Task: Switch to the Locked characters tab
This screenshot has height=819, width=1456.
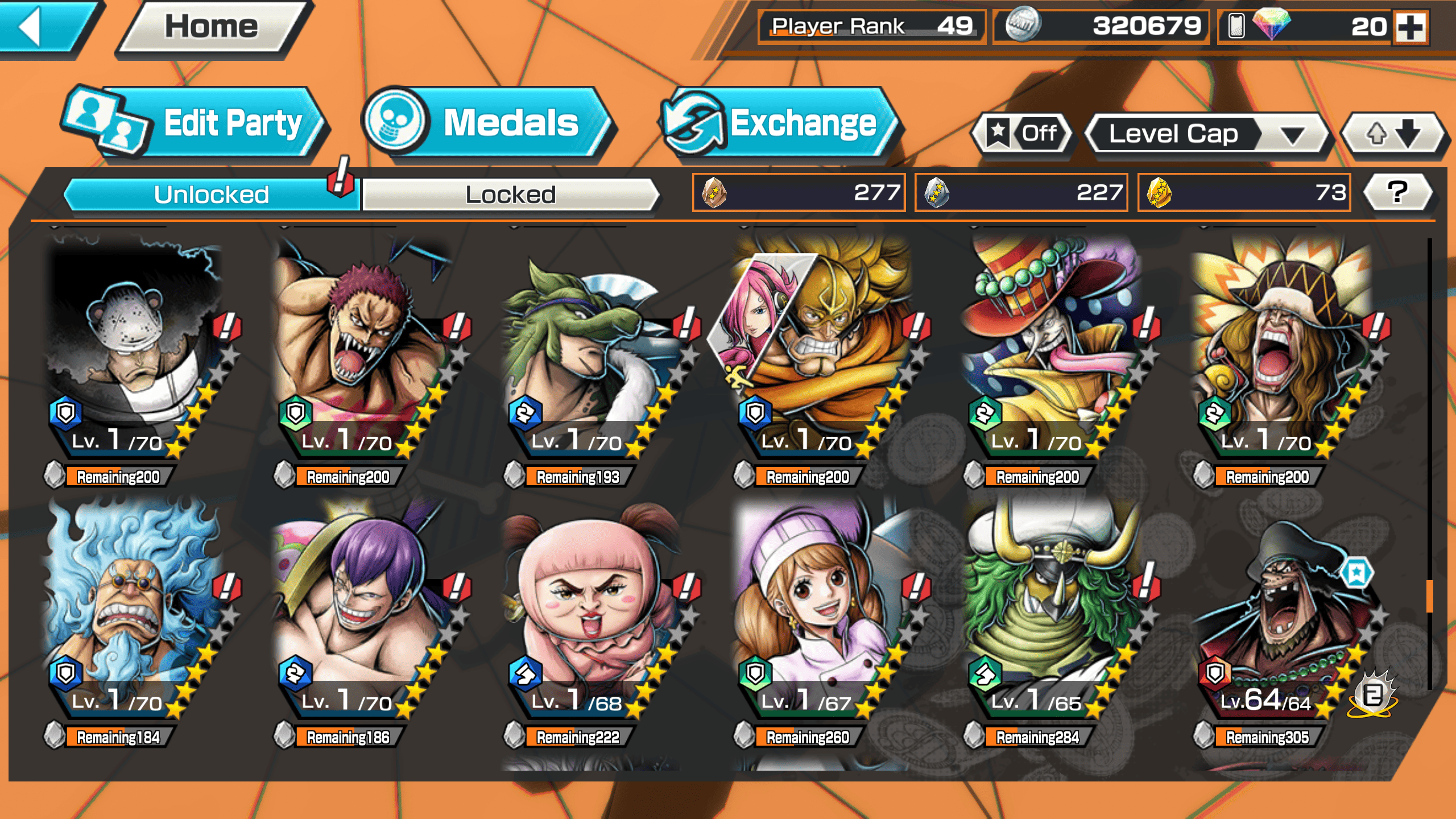Action: pos(510,195)
